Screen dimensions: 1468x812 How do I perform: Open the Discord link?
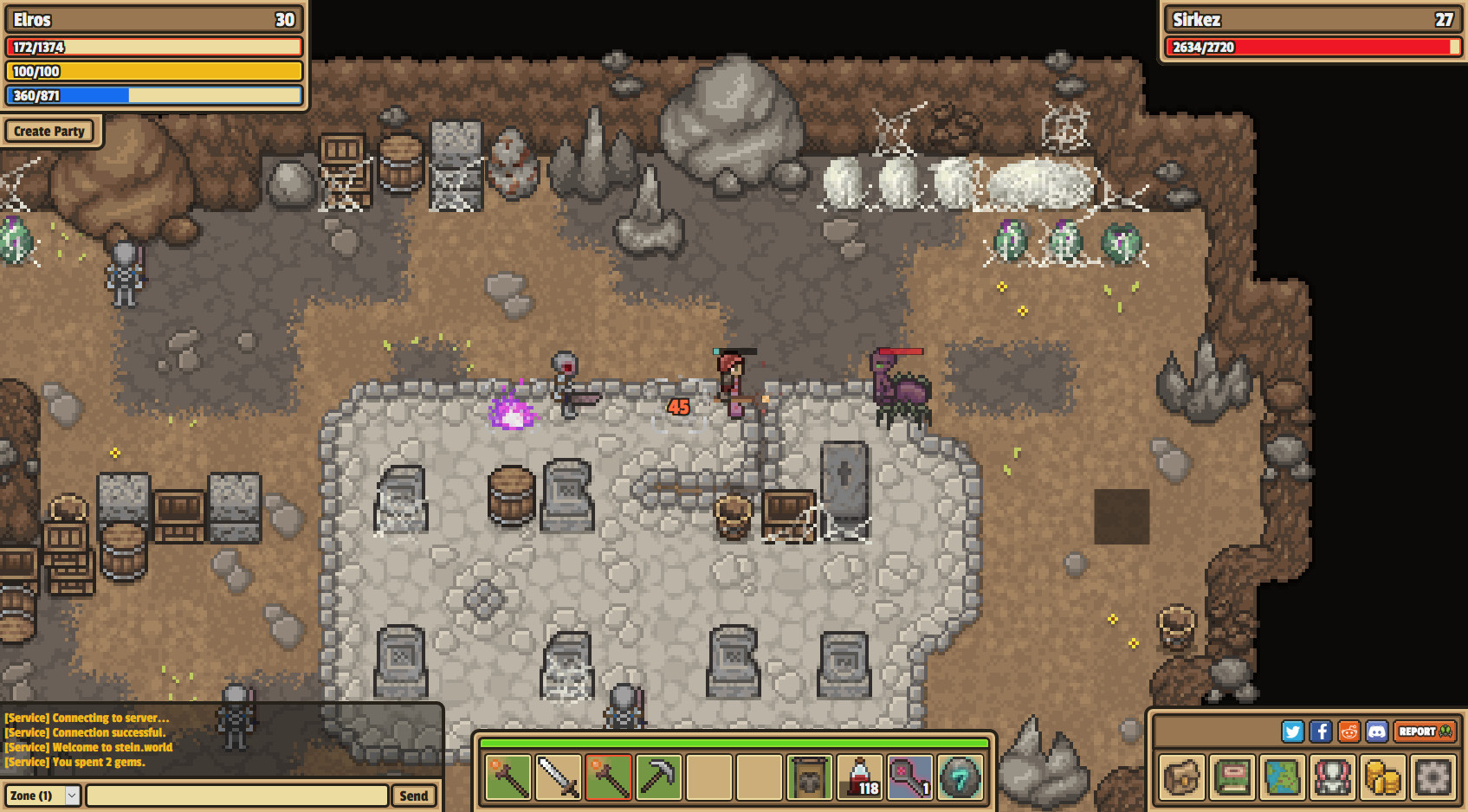[x=1378, y=731]
